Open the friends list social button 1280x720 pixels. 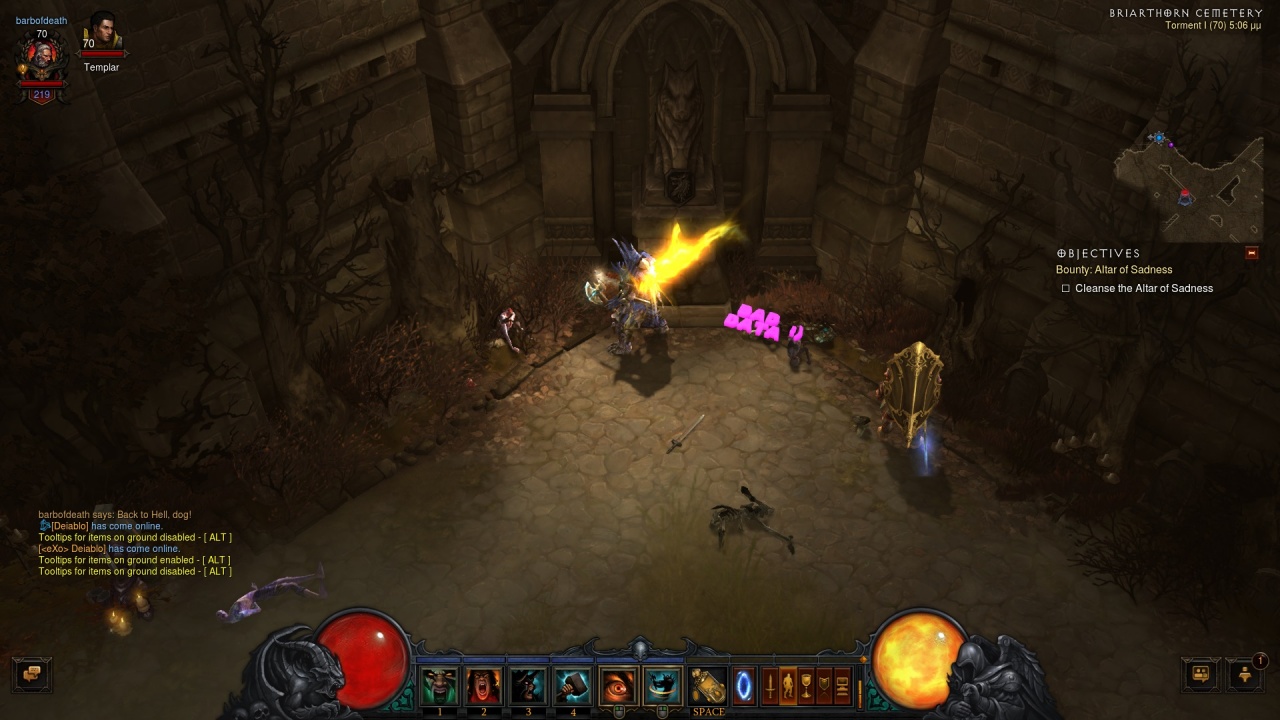point(1200,673)
